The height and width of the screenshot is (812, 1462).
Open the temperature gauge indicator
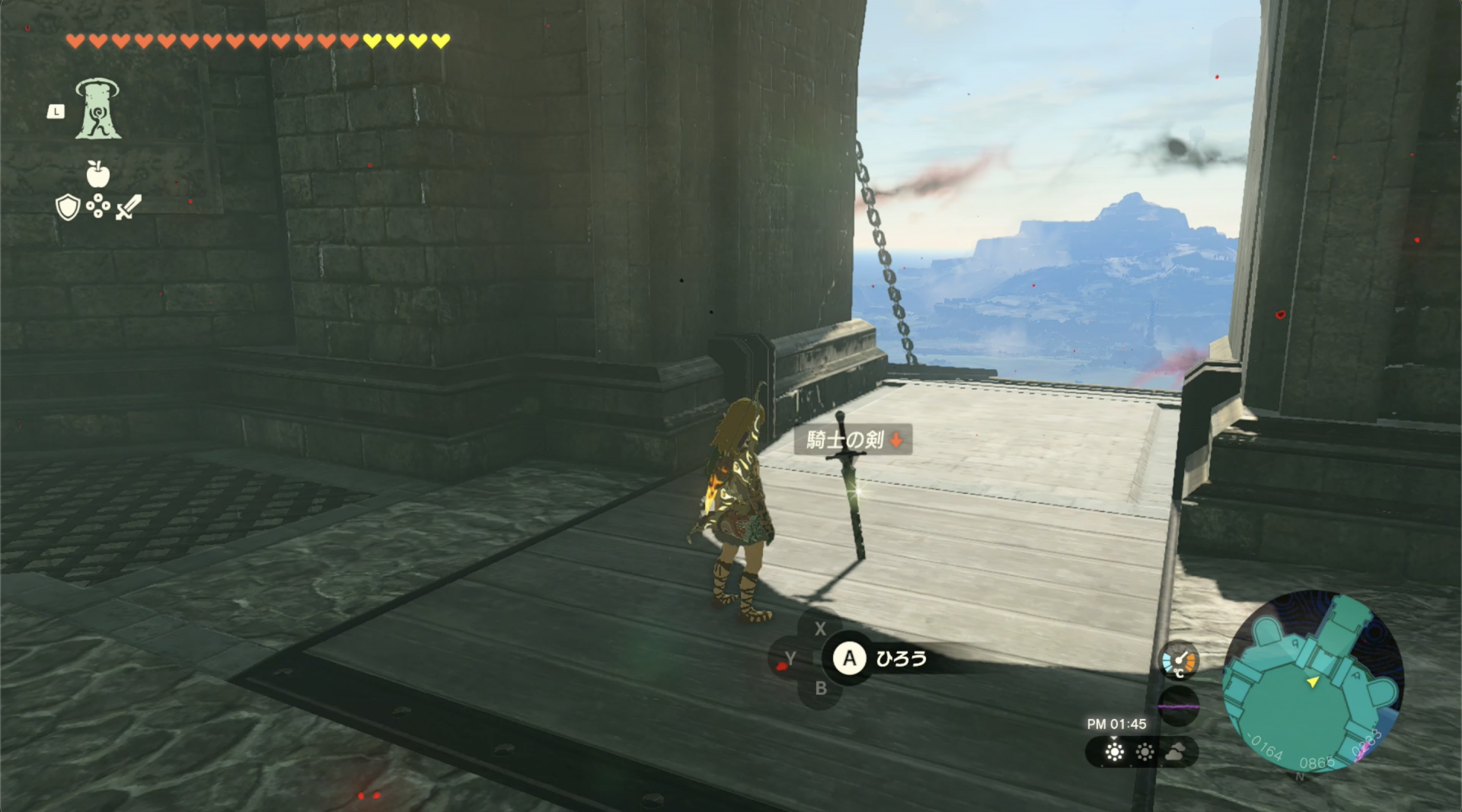[x=1177, y=661]
